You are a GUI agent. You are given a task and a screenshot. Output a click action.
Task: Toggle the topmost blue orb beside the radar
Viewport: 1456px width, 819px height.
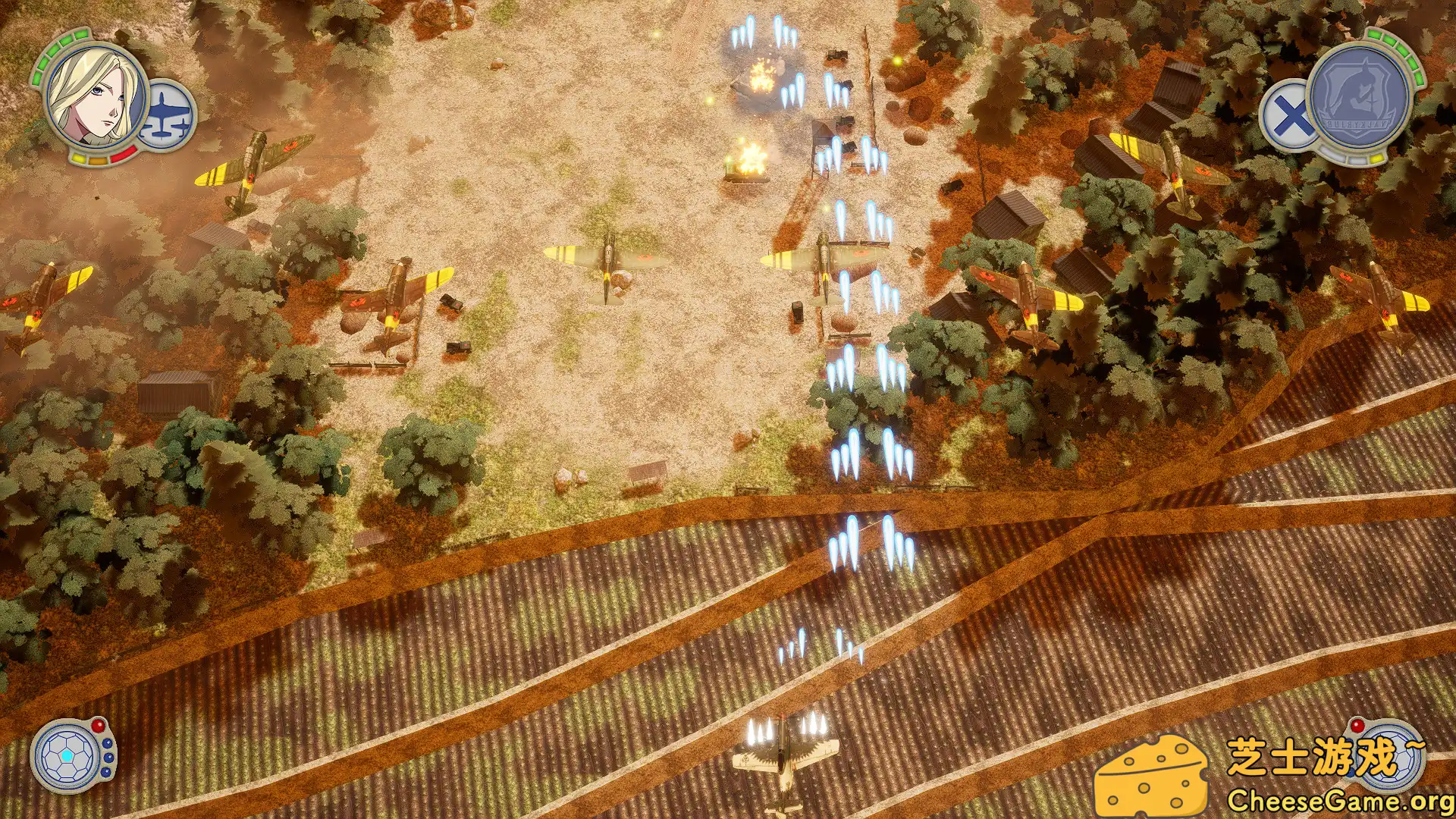(x=108, y=744)
